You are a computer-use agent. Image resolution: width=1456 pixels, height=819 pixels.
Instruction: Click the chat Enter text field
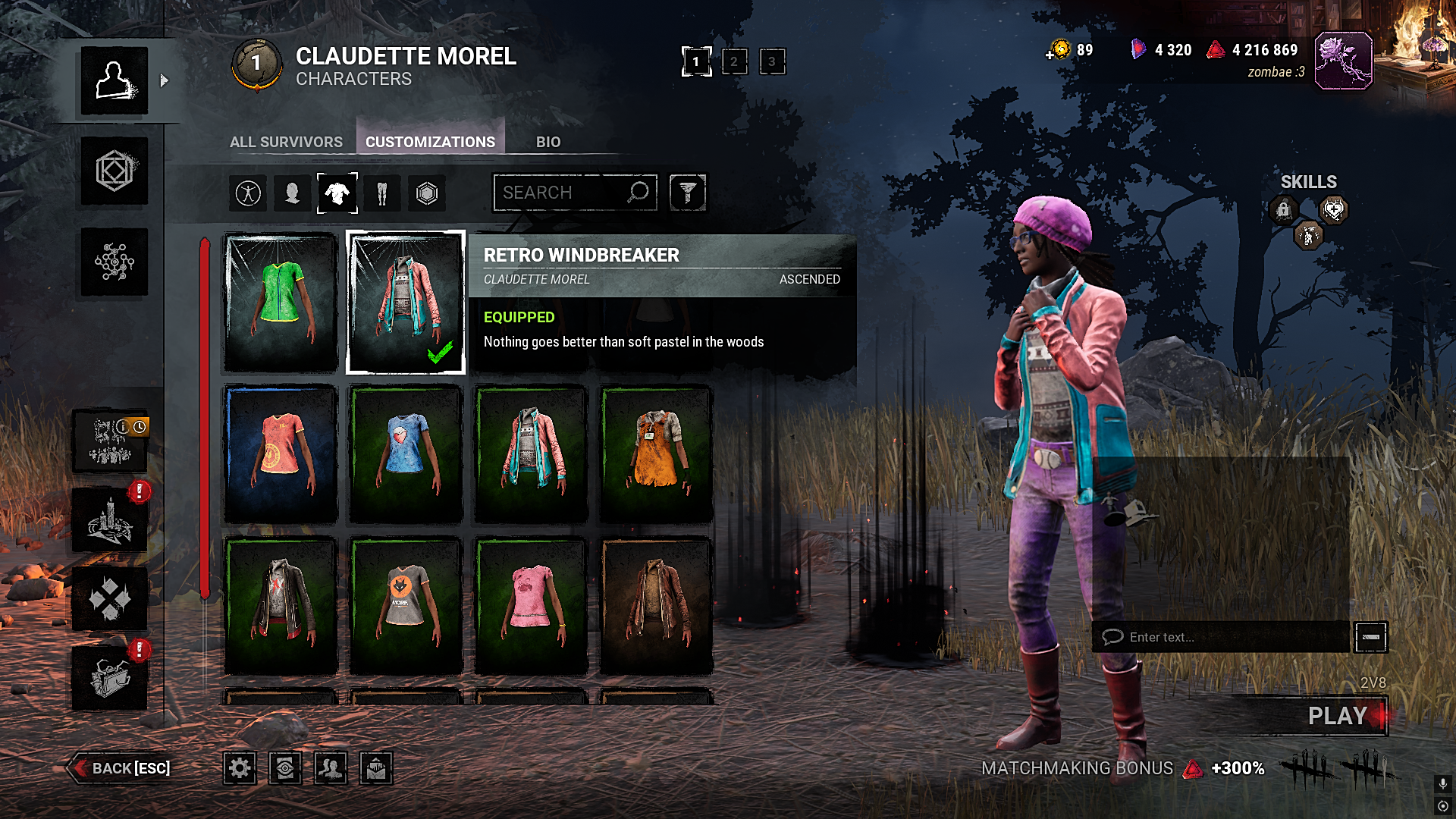(1213, 637)
